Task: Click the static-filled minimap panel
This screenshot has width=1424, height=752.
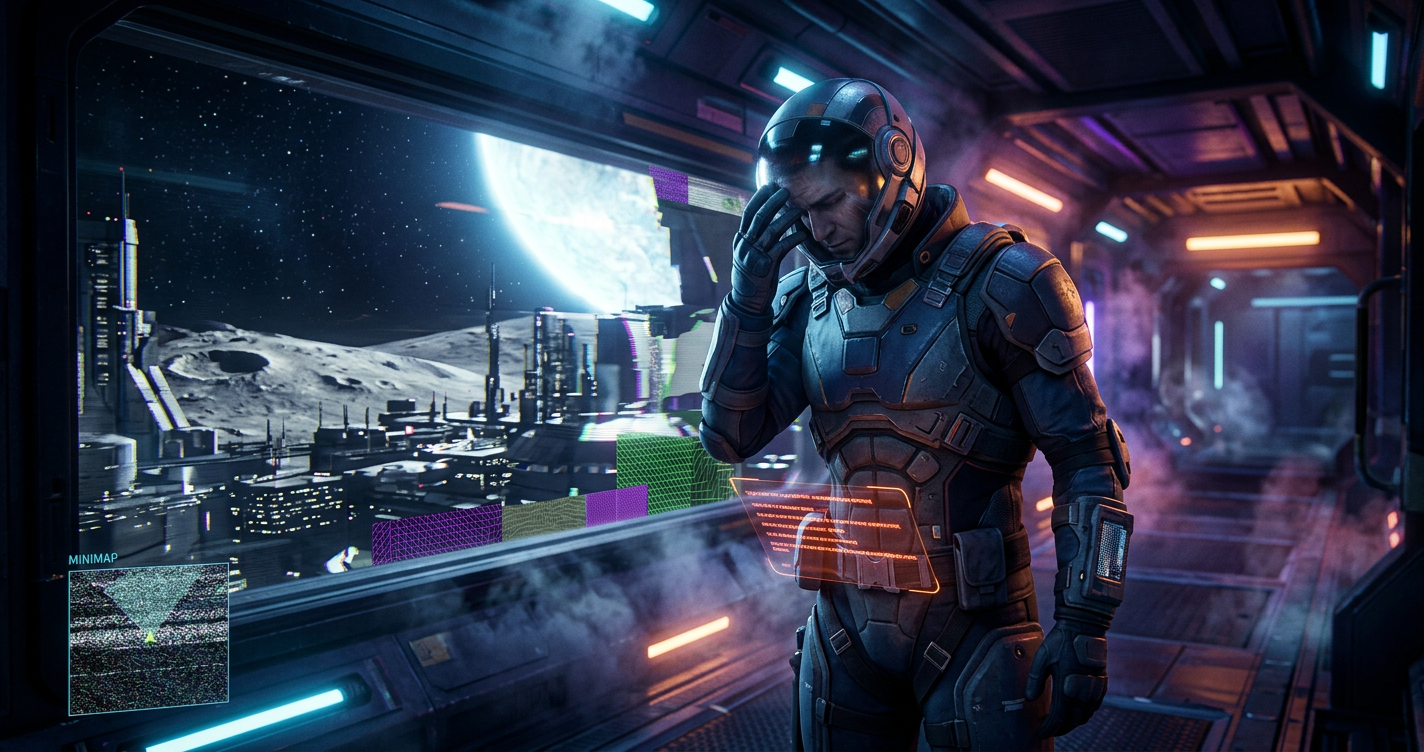Action: [148, 640]
